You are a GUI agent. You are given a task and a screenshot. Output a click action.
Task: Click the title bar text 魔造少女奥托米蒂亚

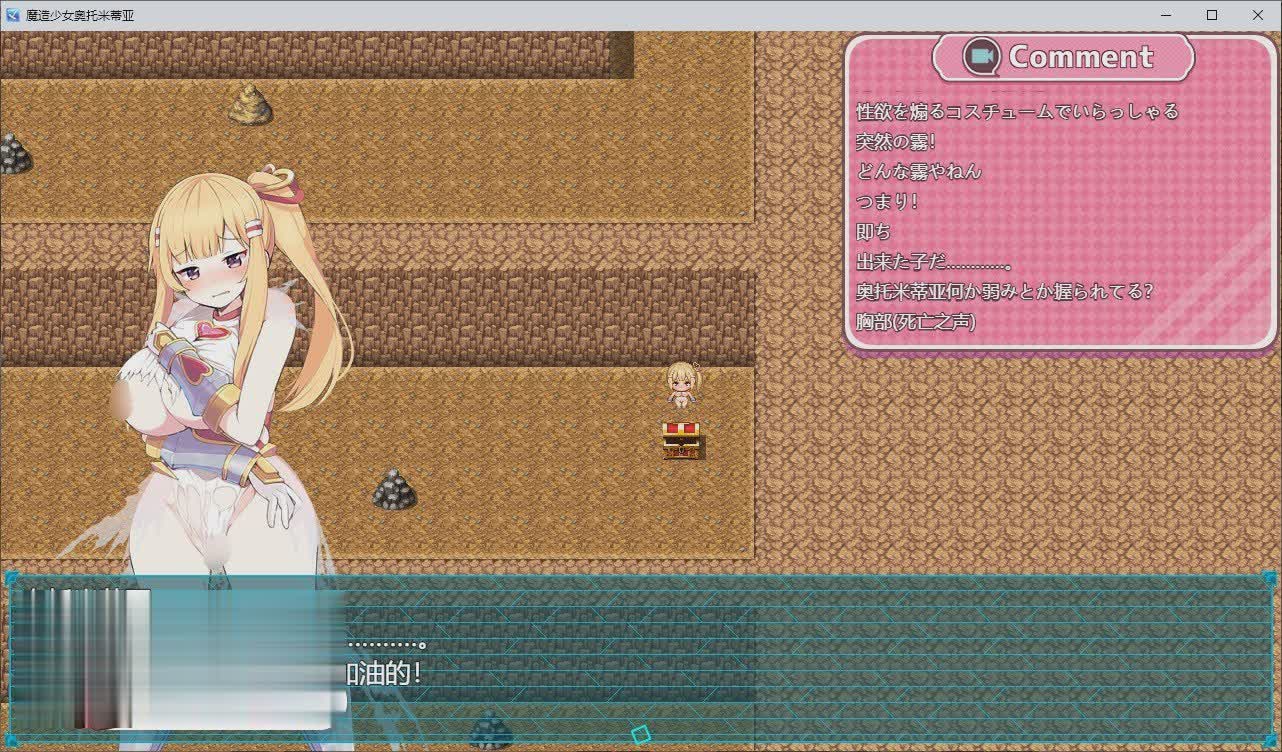78,15
